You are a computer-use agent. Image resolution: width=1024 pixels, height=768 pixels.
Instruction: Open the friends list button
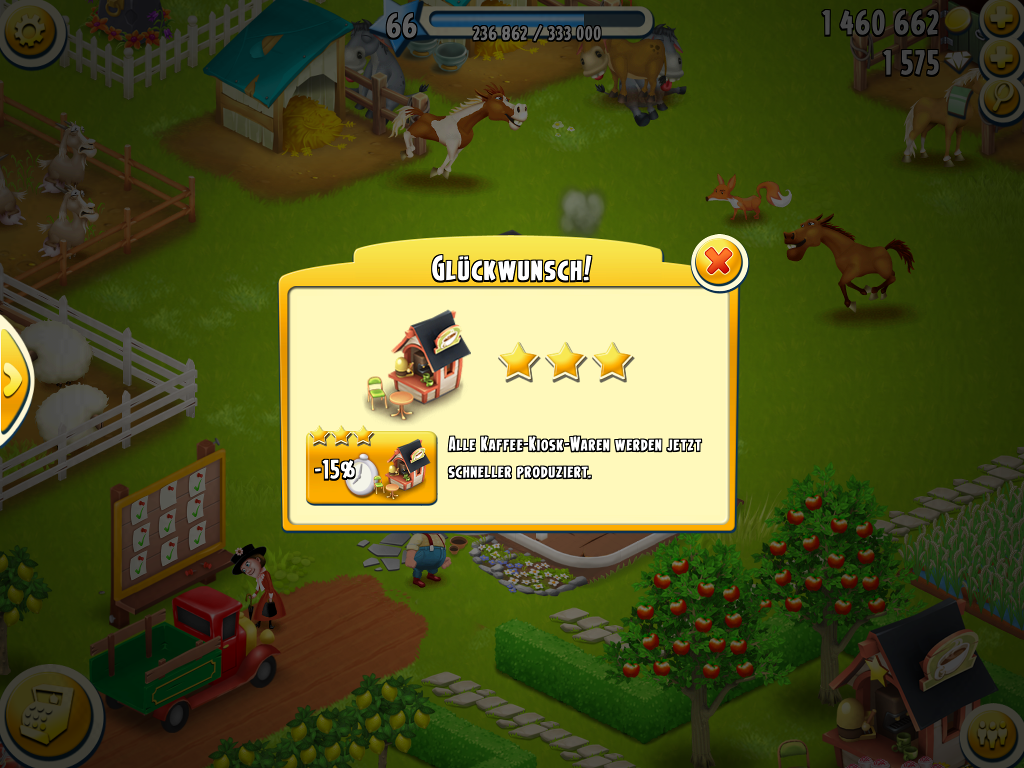pyautogui.click(x=993, y=737)
